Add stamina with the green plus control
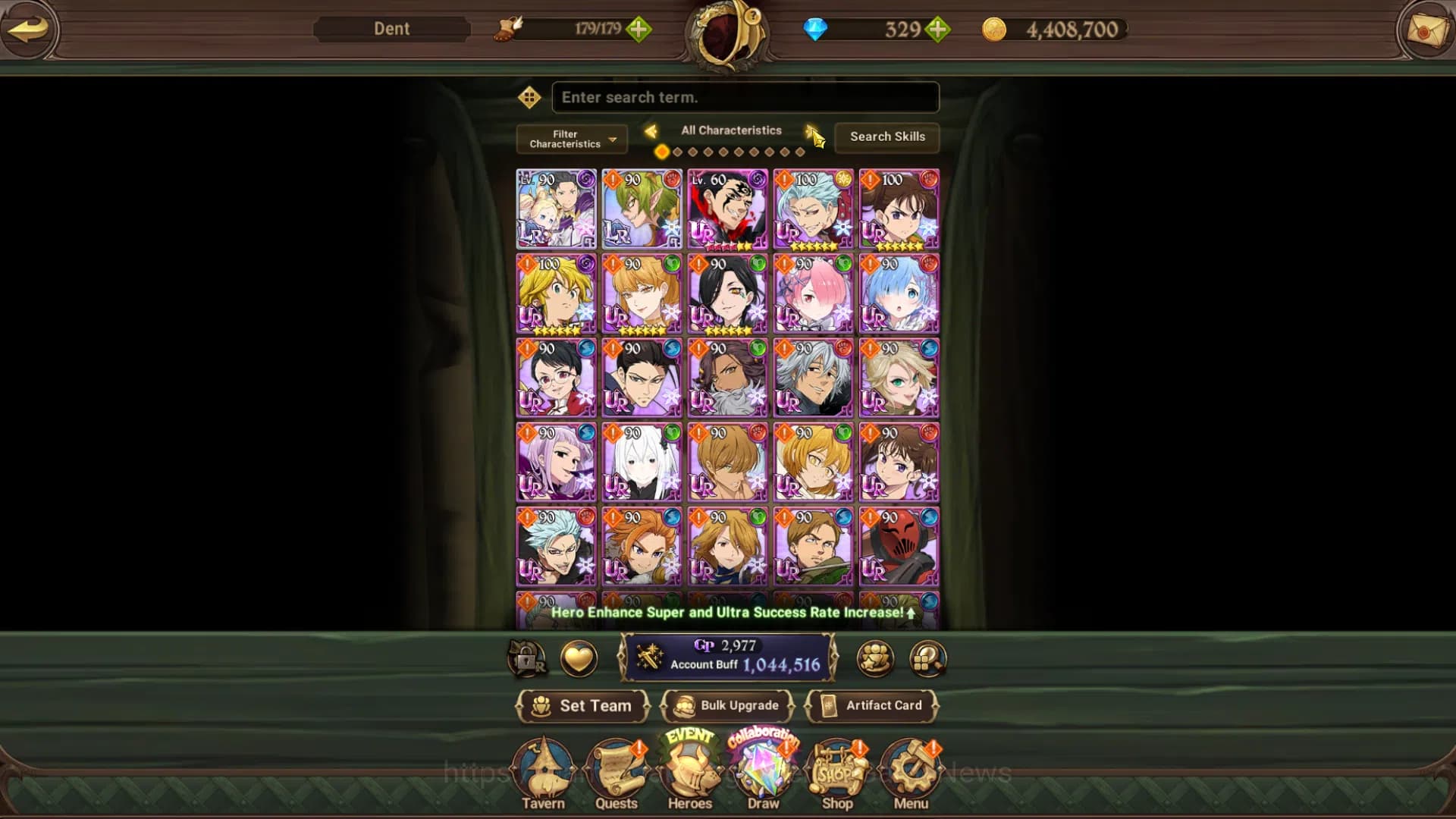Screen dimensions: 1456x819 coord(639,30)
